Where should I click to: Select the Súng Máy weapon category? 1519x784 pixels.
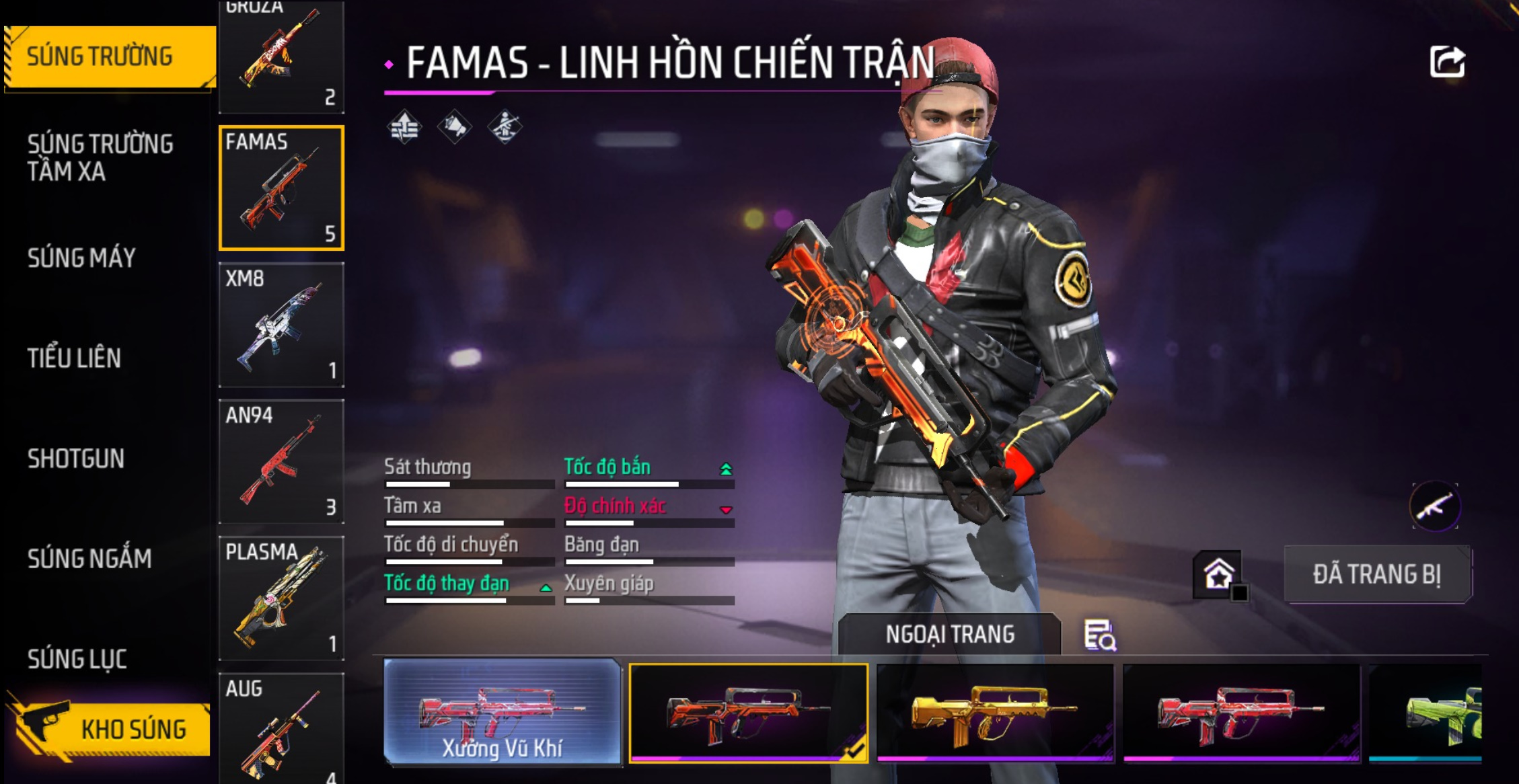tap(82, 258)
